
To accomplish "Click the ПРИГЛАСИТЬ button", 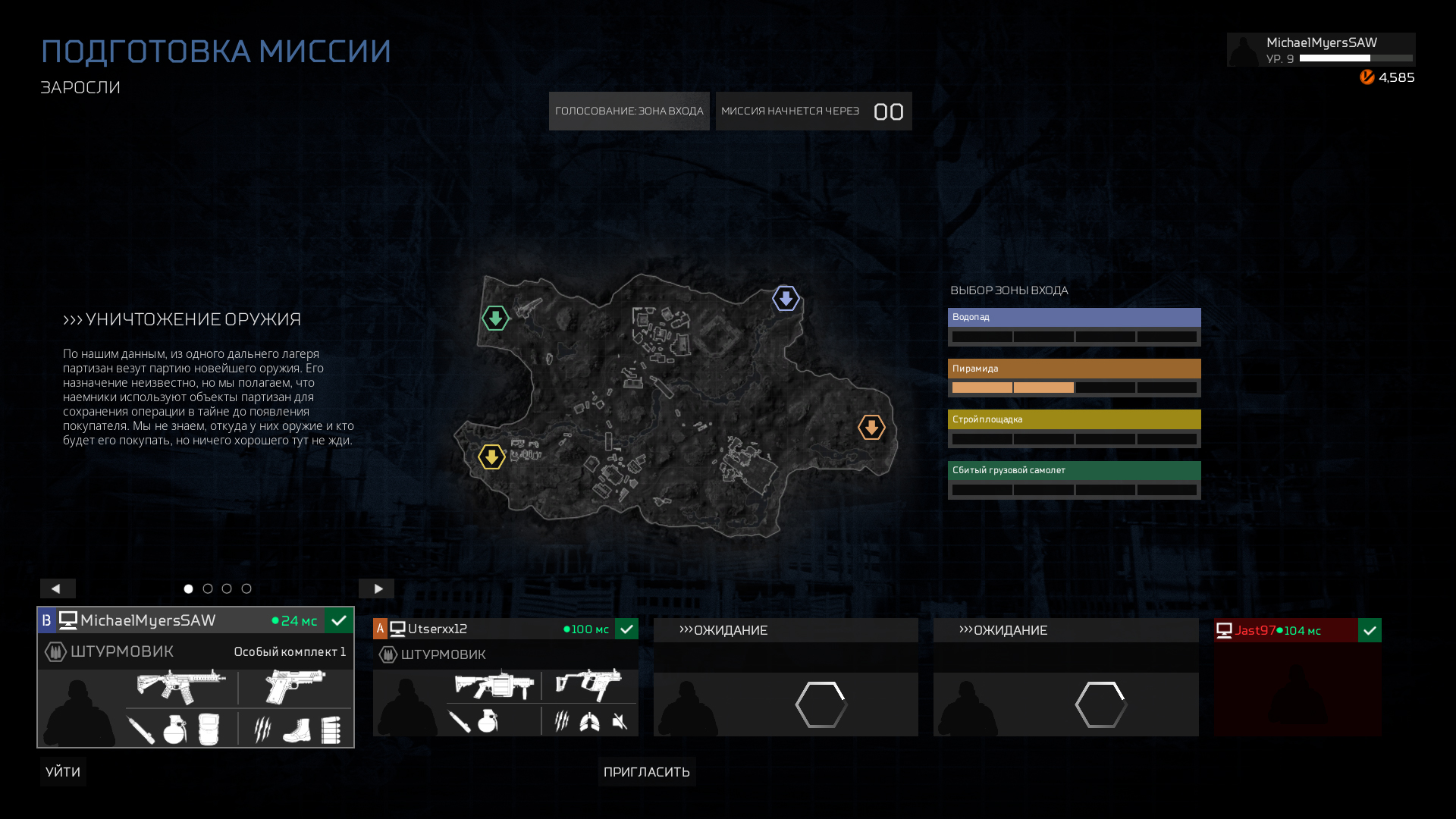I will tap(646, 771).
